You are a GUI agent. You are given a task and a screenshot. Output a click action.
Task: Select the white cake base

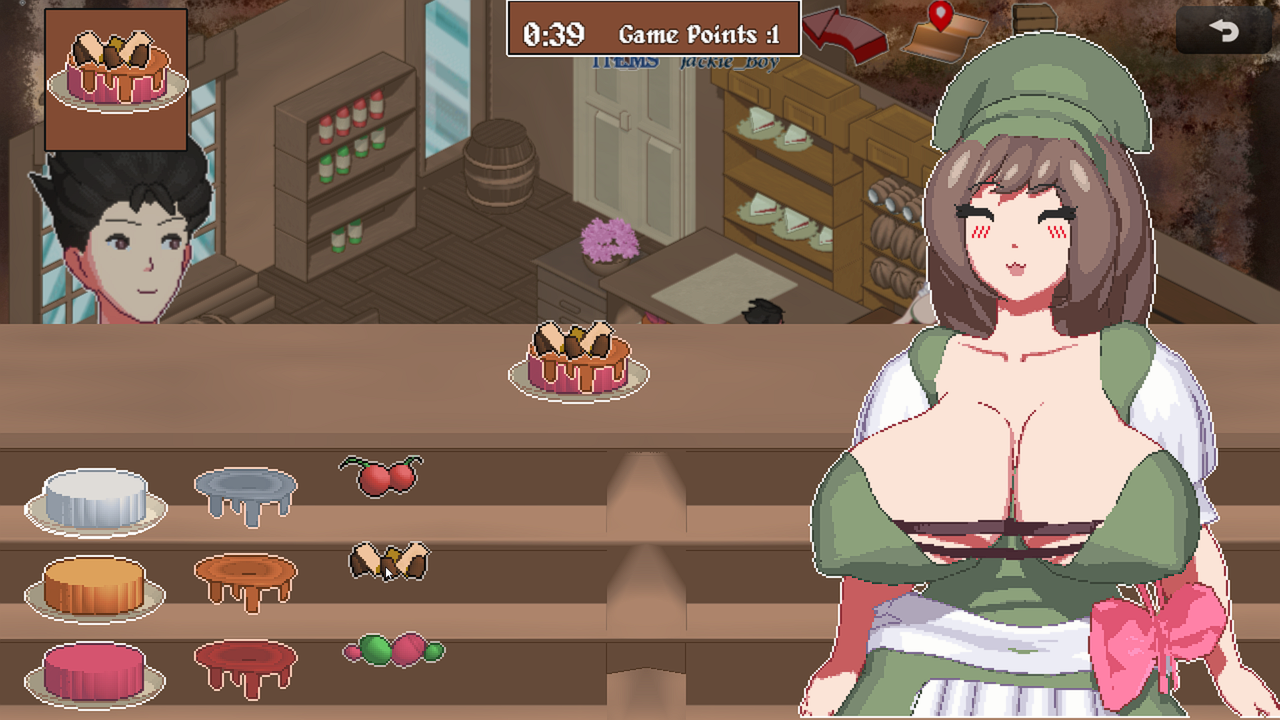95,500
